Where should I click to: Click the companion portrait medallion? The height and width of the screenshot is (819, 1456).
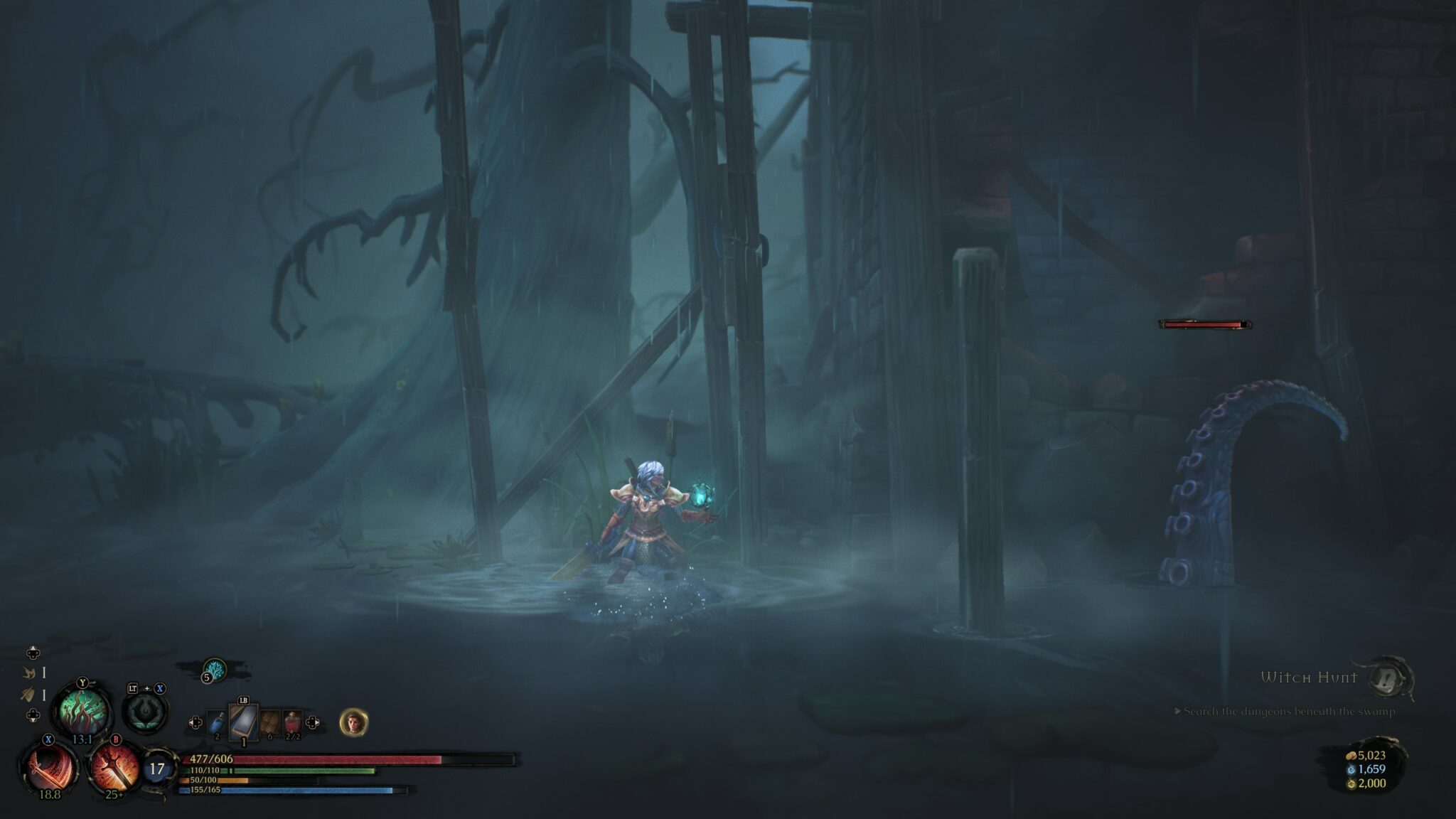(353, 722)
